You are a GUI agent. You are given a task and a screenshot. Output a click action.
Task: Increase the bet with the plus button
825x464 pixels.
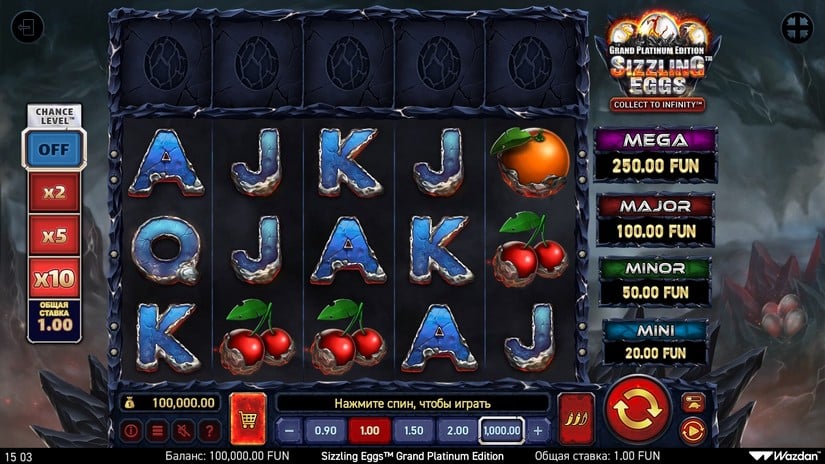[x=538, y=431]
